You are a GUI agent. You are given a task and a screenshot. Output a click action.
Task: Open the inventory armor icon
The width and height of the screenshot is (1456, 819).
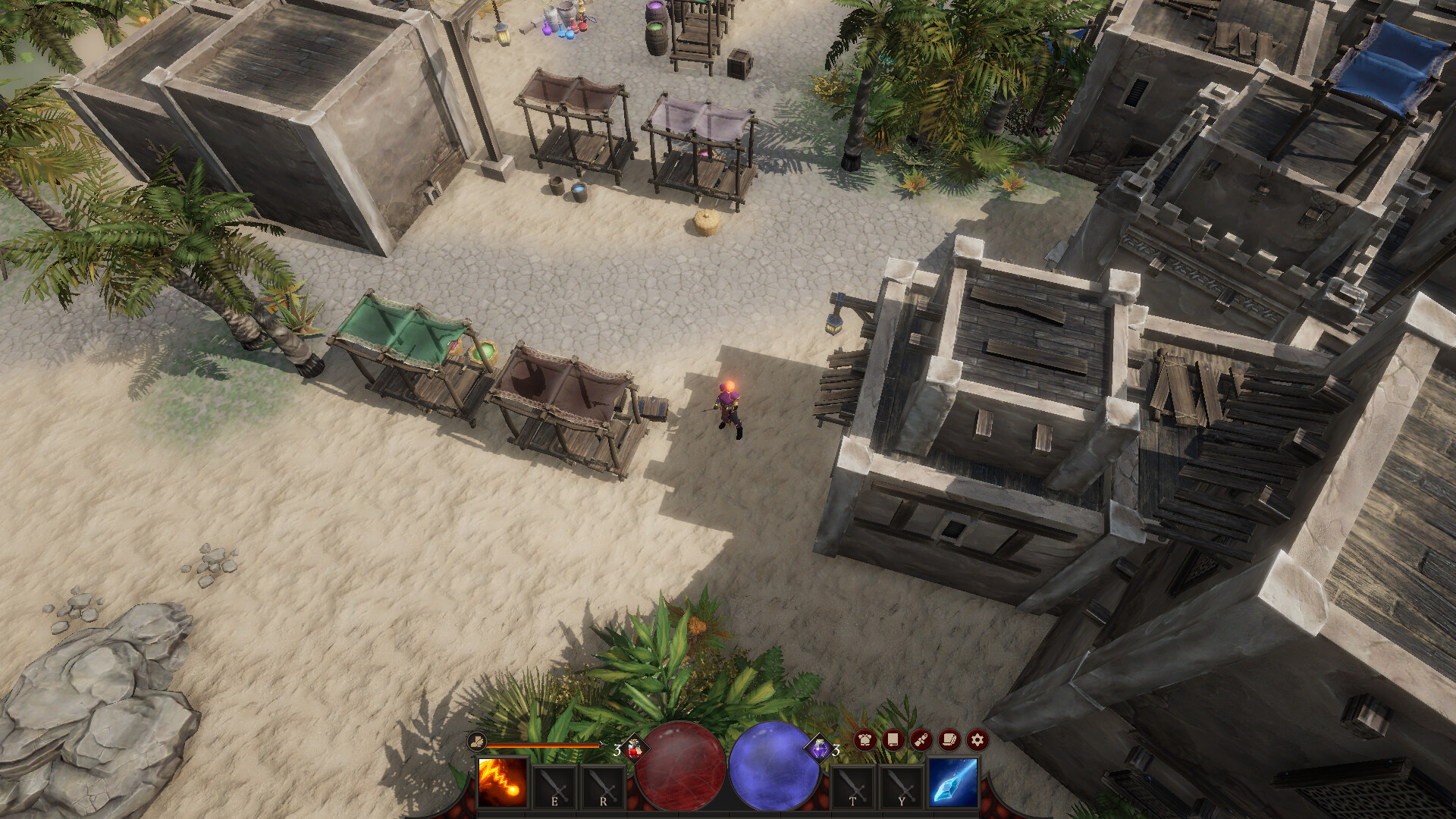click(864, 739)
